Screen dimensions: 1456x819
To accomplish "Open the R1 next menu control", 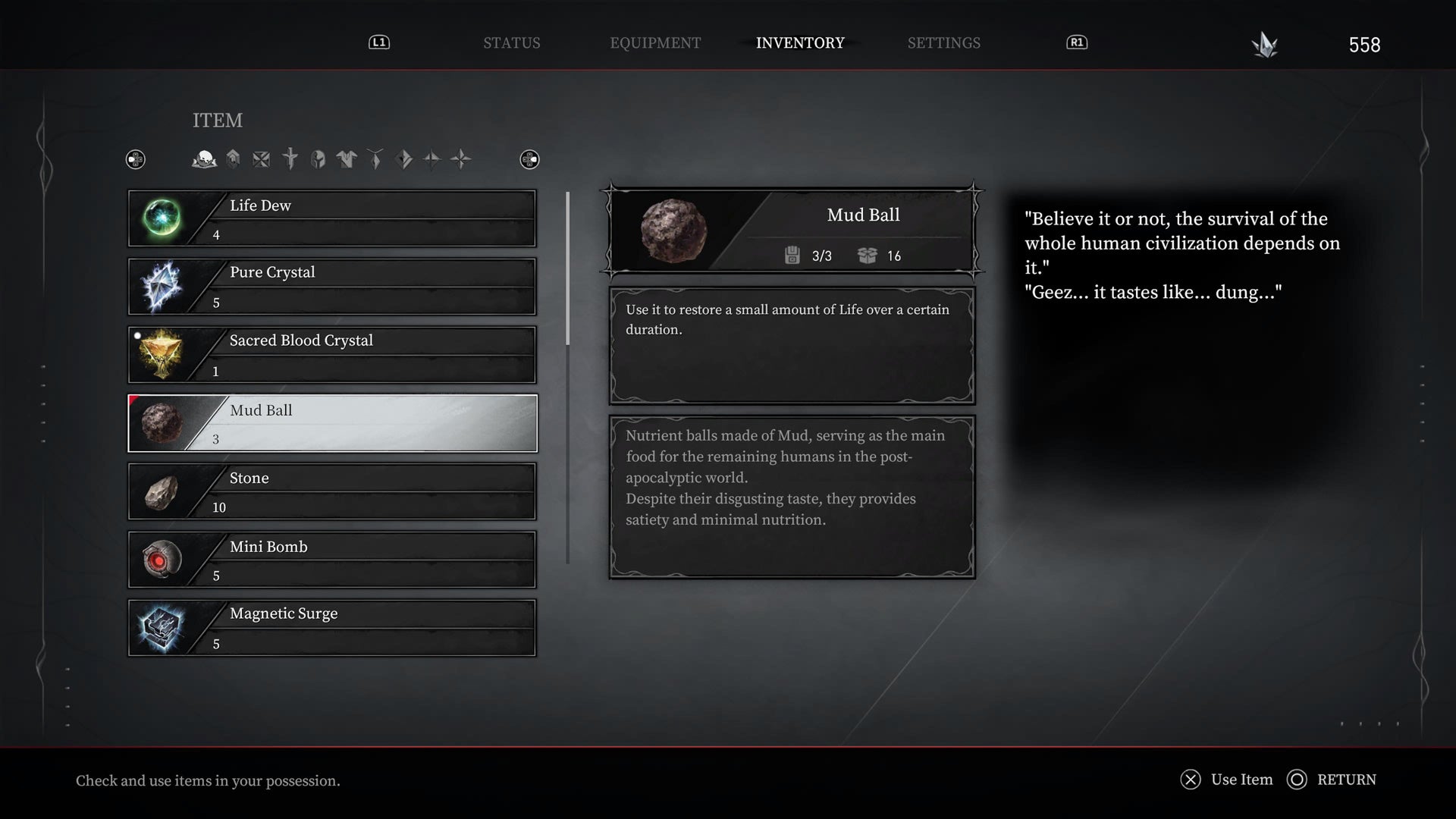I will pyautogui.click(x=1076, y=42).
